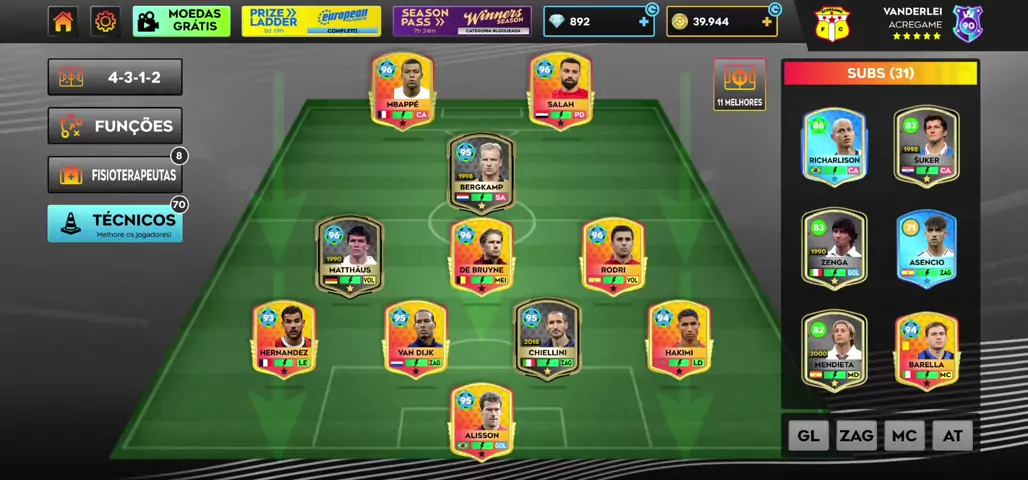Filter subs by MC midfielders
The height and width of the screenshot is (480, 1028).
[x=904, y=436]
